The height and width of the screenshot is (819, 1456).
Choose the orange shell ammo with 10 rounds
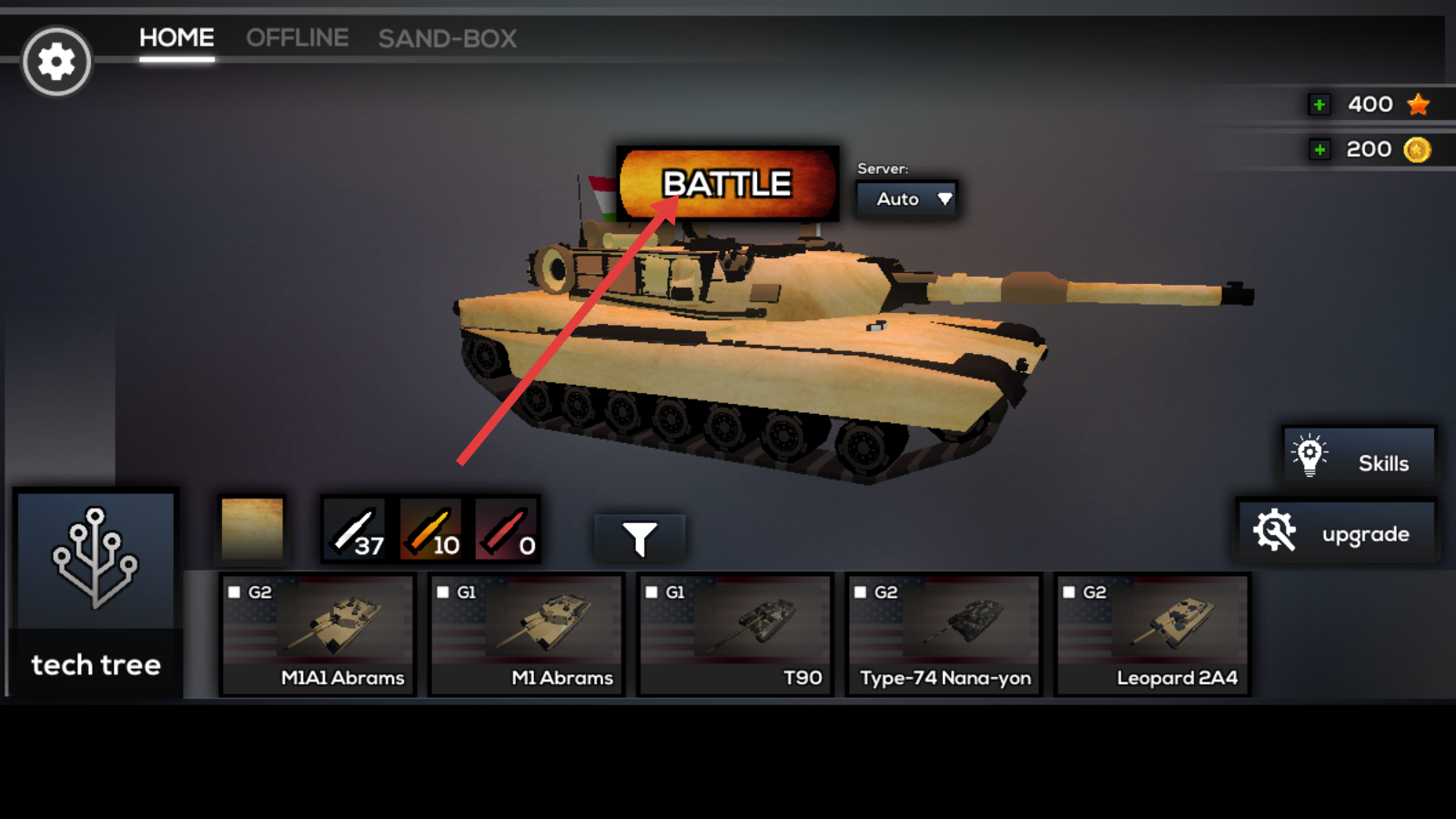(x=431, y=530)
